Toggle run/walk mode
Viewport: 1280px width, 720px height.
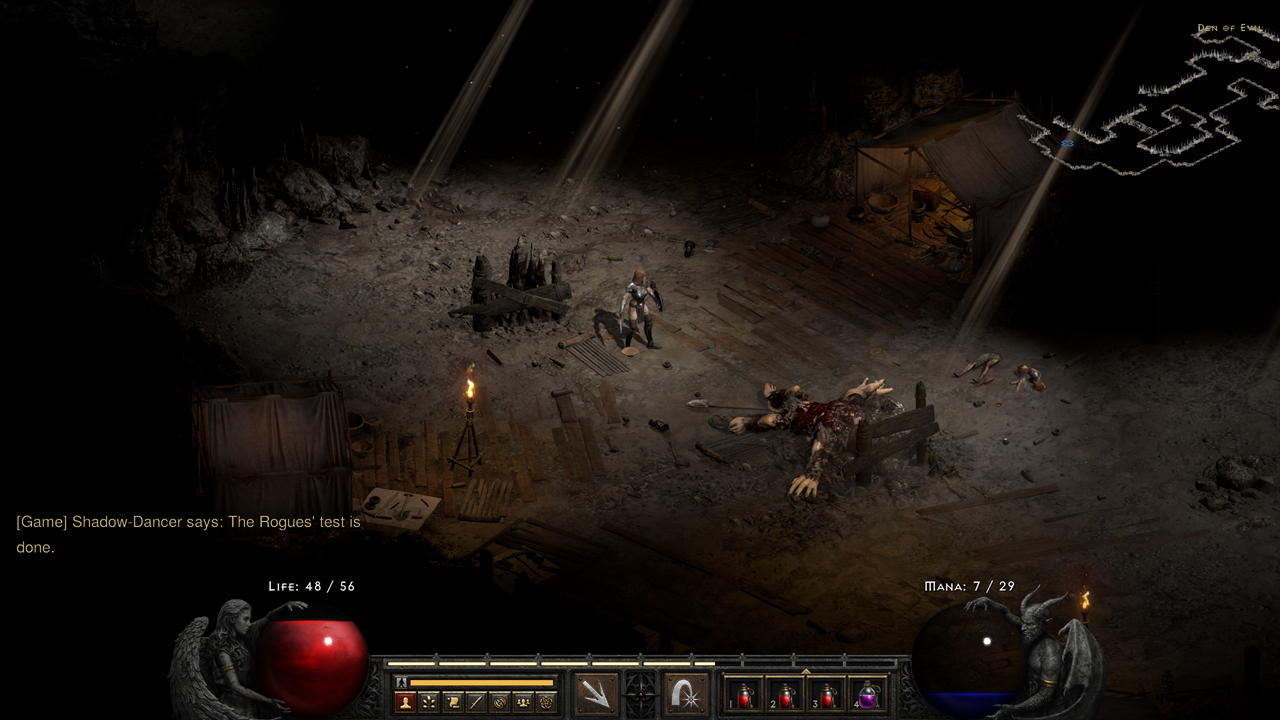tap(399, 682)
